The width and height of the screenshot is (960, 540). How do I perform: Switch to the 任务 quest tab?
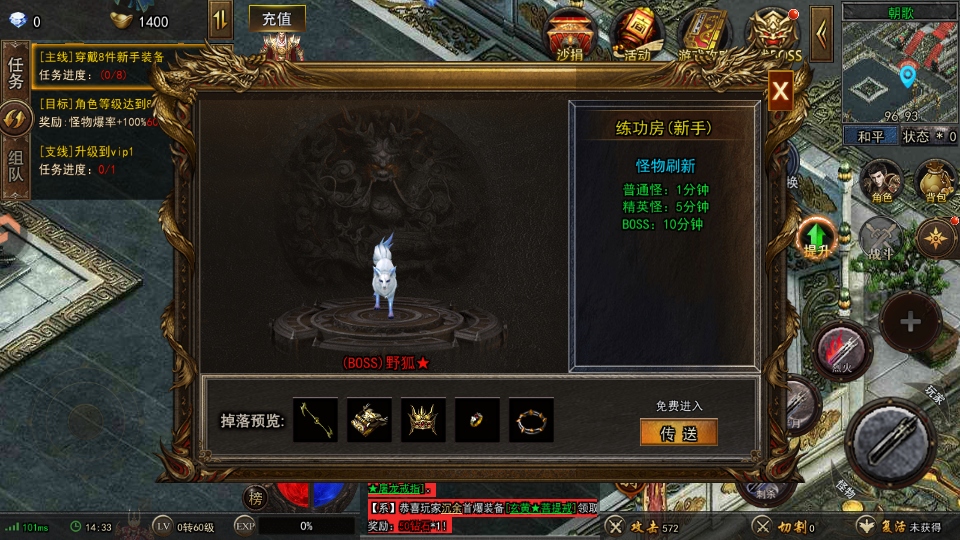[x=16, y=72]
